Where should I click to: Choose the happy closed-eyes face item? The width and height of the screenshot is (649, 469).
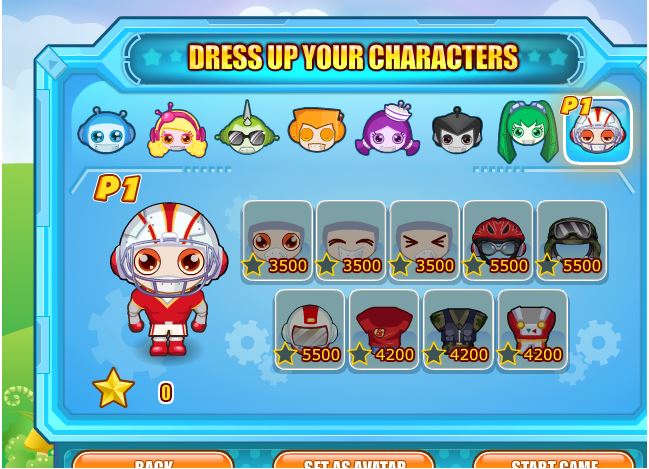click(351, 241)
